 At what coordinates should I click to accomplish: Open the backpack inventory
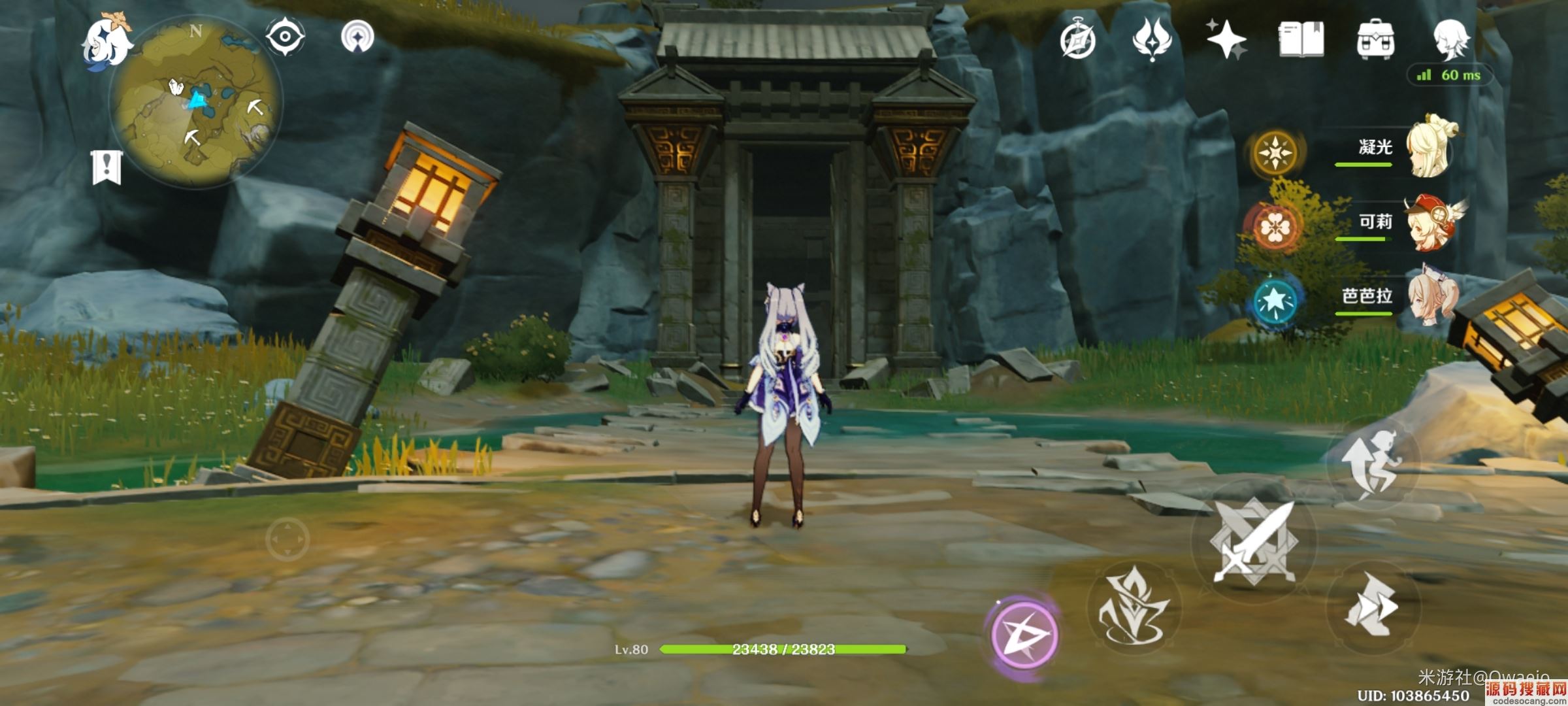tap(1375, 39)
